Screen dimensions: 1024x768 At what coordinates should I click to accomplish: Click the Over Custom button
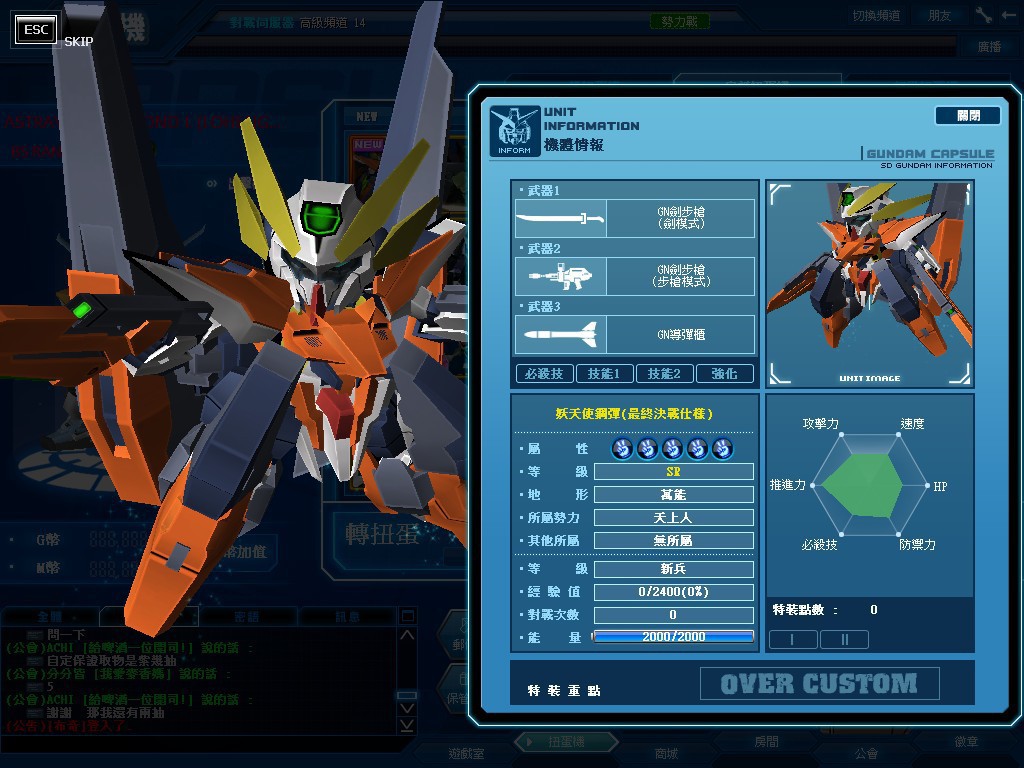[x=819, y=684]
